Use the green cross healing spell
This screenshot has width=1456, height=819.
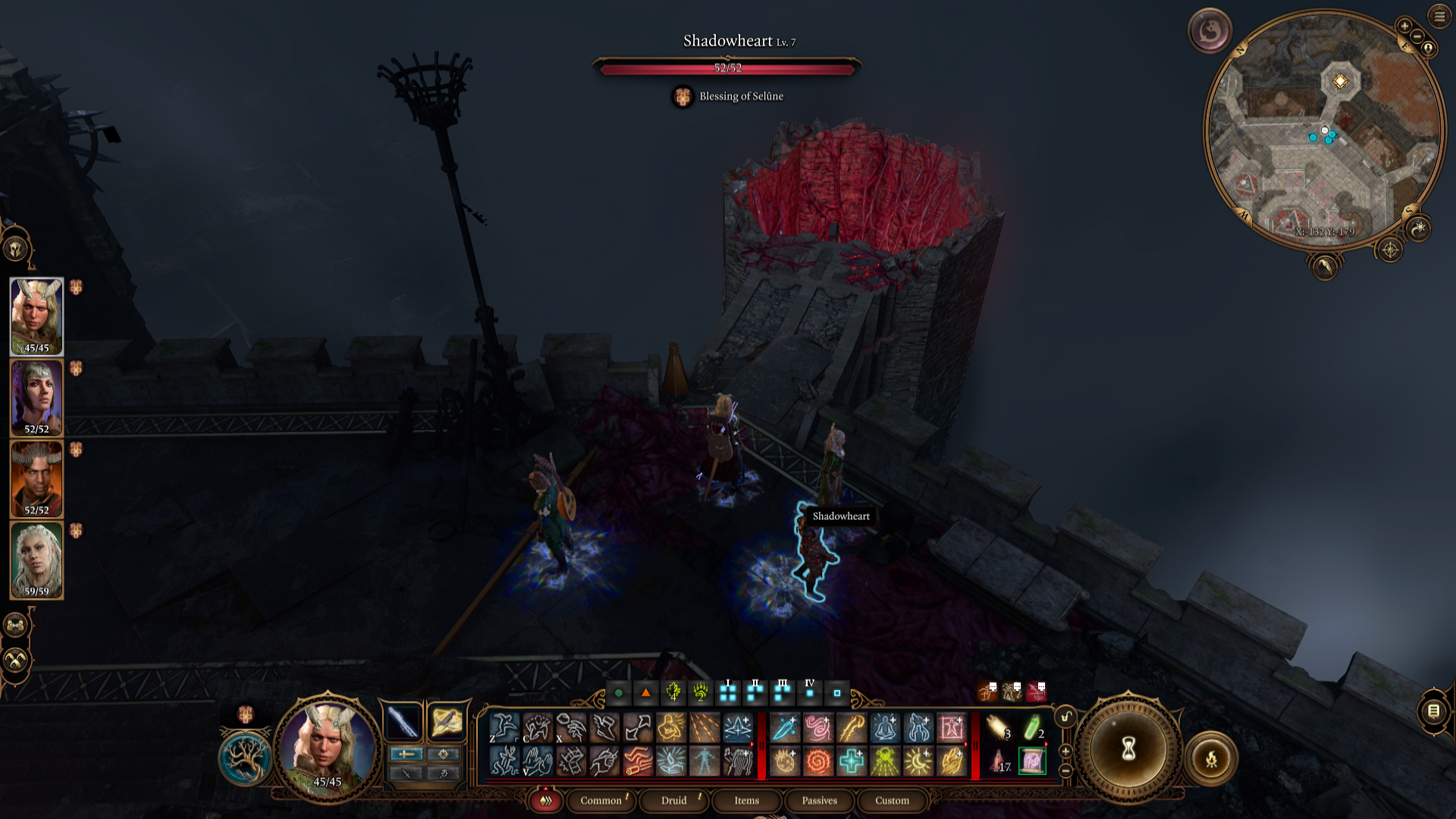pos(852,761)
